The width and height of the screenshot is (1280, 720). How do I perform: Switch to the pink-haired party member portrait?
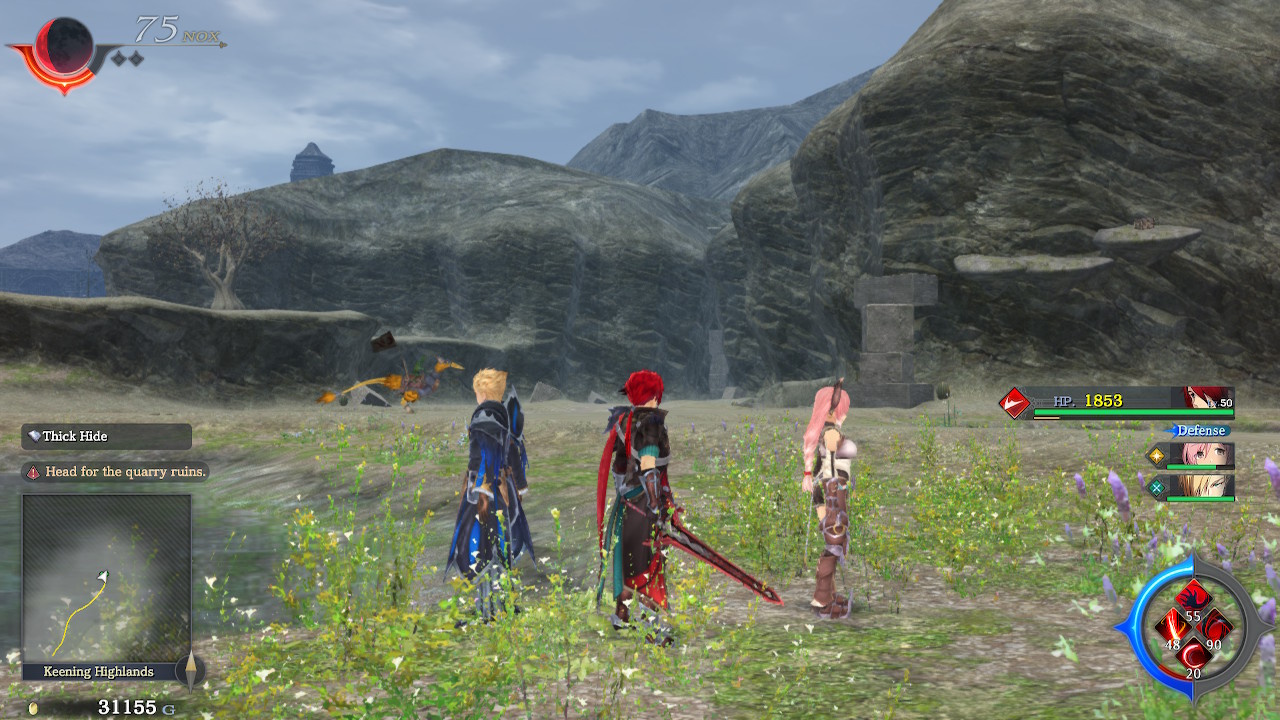pos(1208,455)
